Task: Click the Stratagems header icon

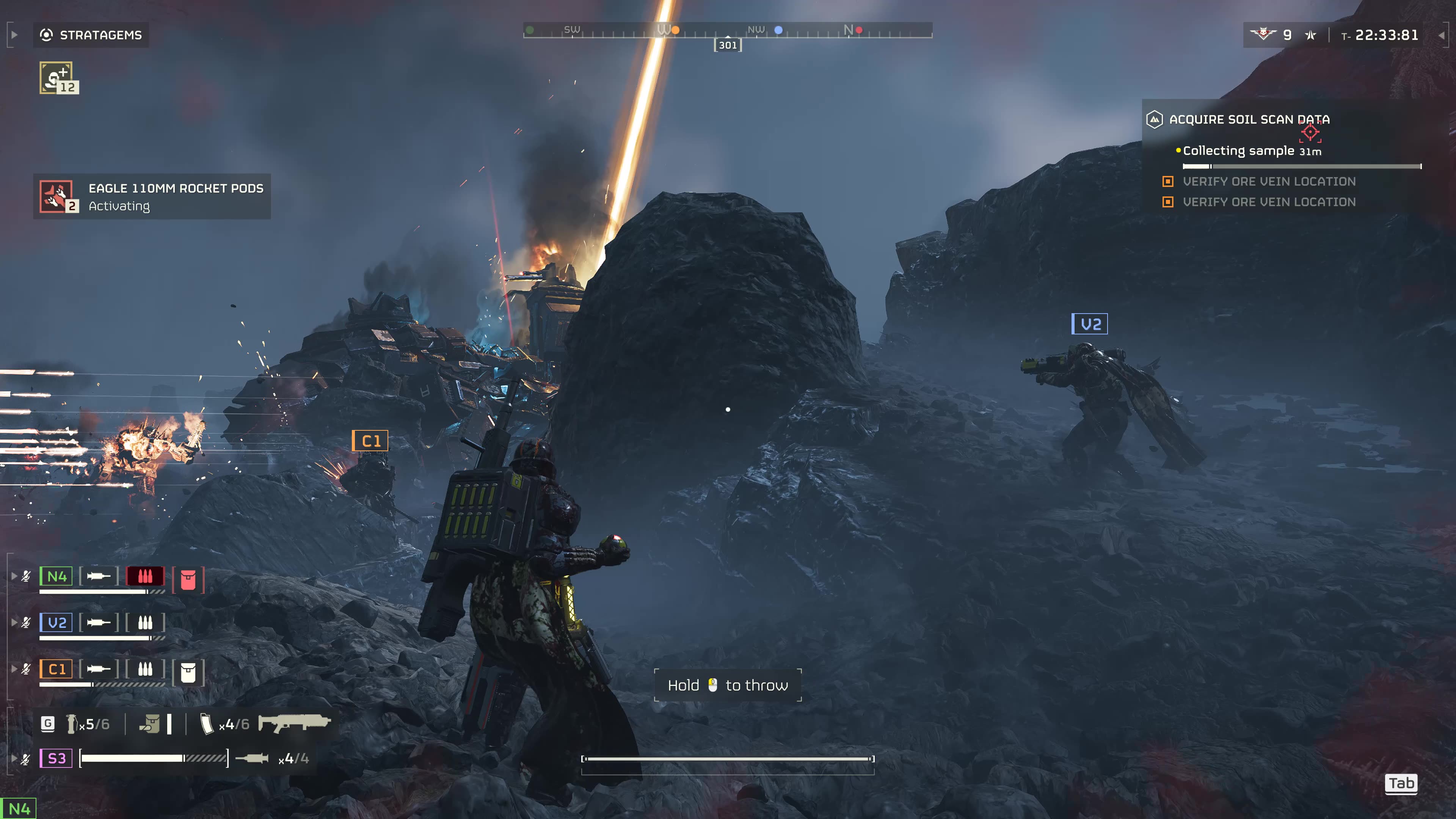Action: click(47, 35)
